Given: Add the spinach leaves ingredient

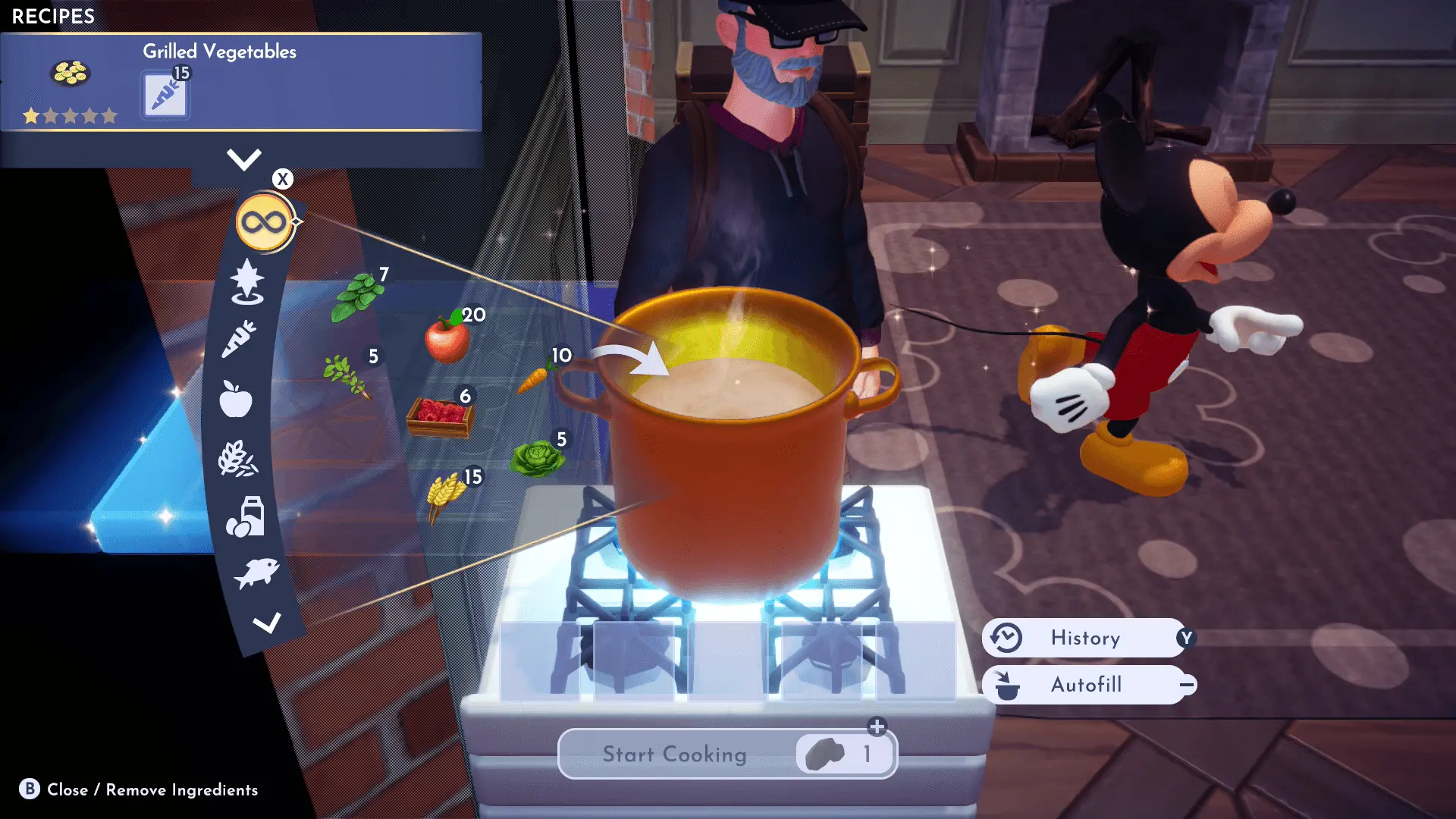Looking at the screenshot, I should 357,297.
